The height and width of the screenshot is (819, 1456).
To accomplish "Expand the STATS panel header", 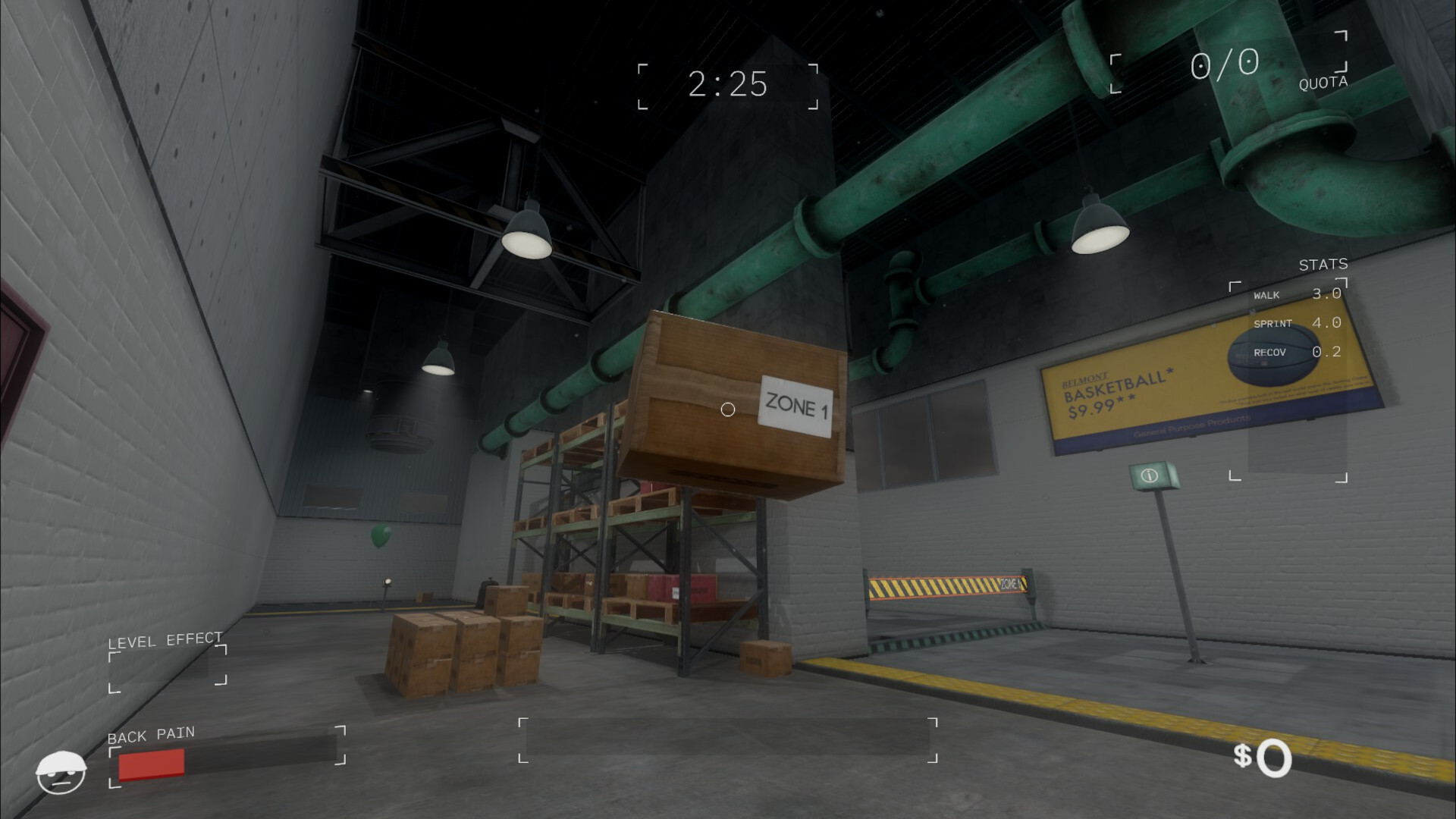I will tap(1323, 265).
